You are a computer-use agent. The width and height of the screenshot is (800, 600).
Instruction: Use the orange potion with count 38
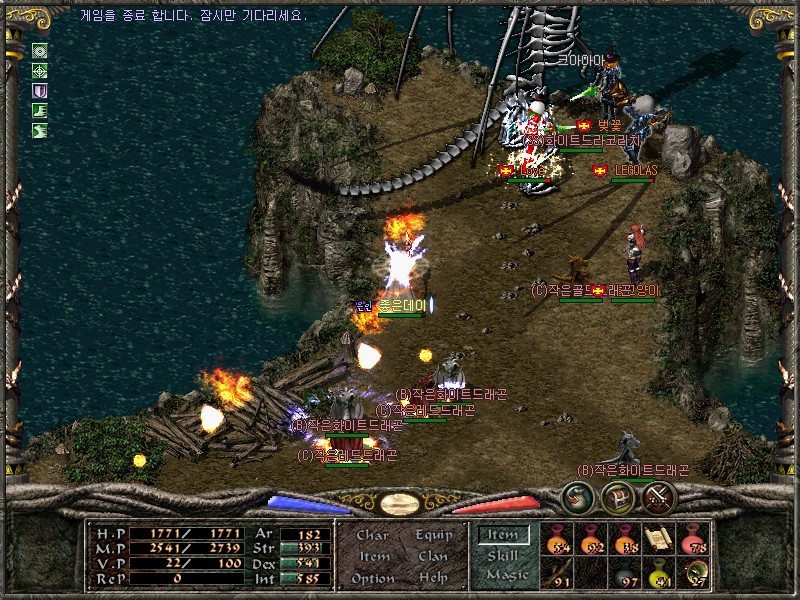point(626,539)
